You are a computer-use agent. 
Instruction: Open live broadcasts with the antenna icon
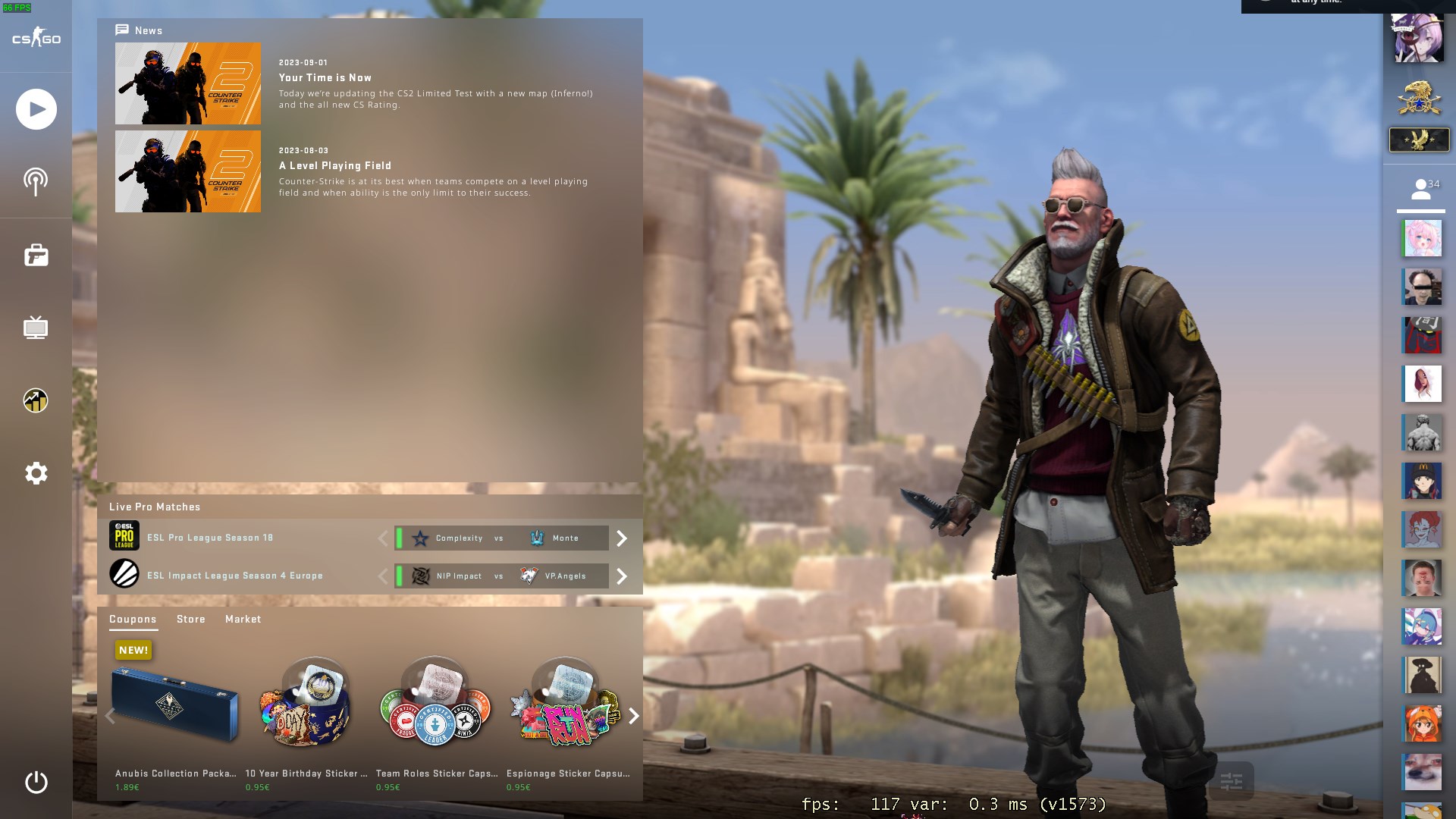coord(34,181)
